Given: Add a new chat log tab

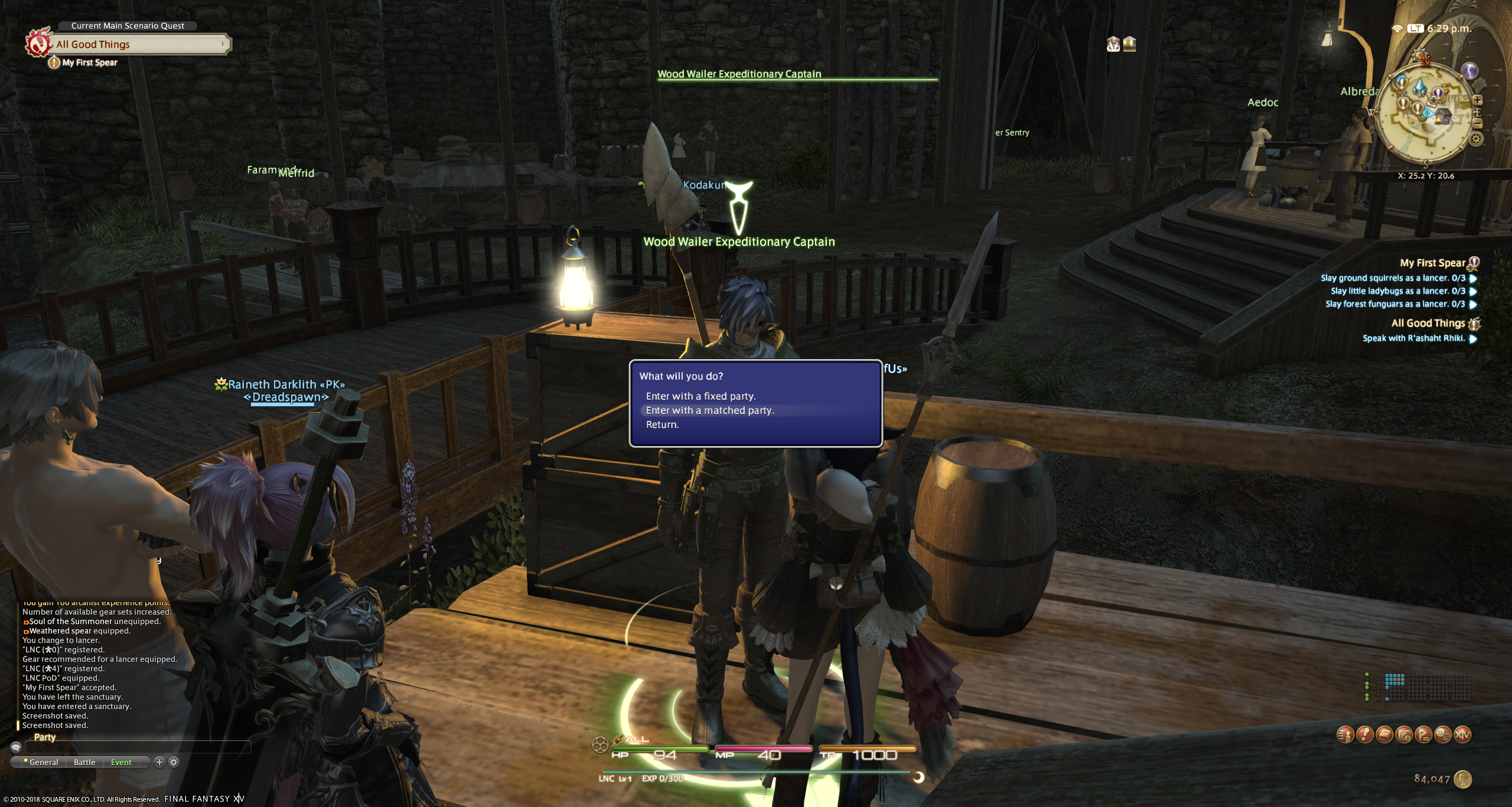Looking at the screenshot, I should tap(159, 762).
